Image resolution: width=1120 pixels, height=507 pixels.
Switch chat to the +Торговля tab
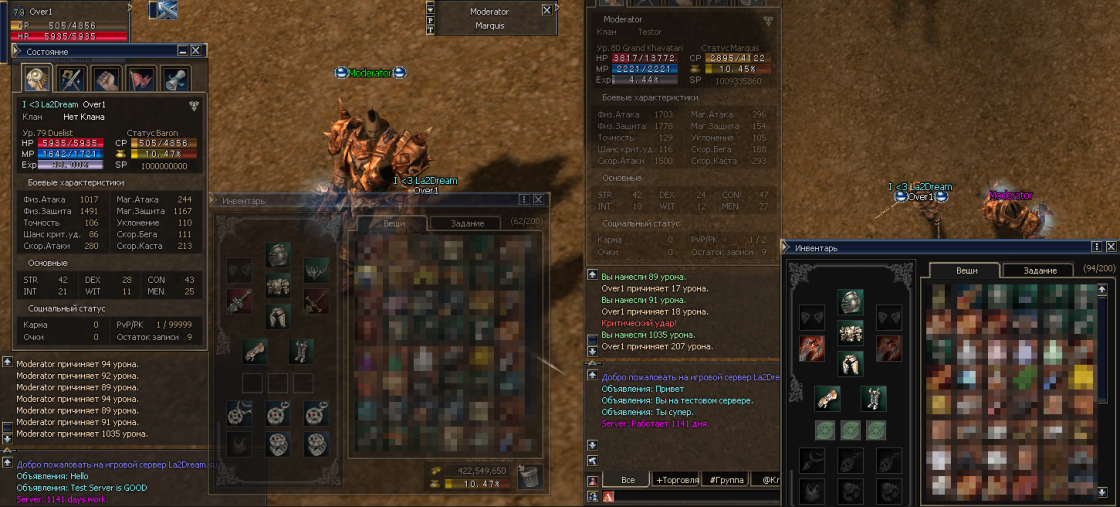pyautogui.click(x=676, y=480)
